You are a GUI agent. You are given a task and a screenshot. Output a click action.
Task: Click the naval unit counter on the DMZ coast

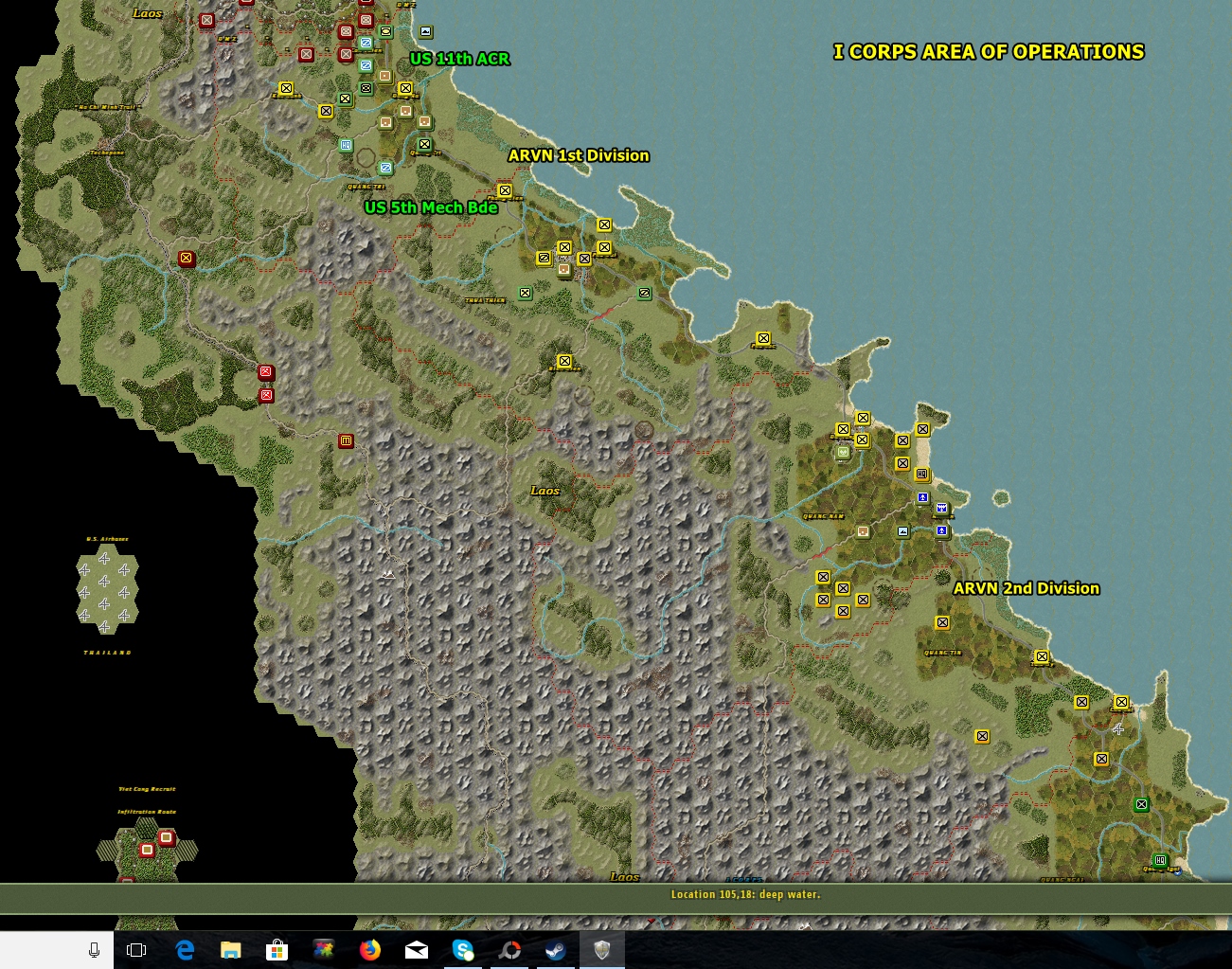coord(425,32)
